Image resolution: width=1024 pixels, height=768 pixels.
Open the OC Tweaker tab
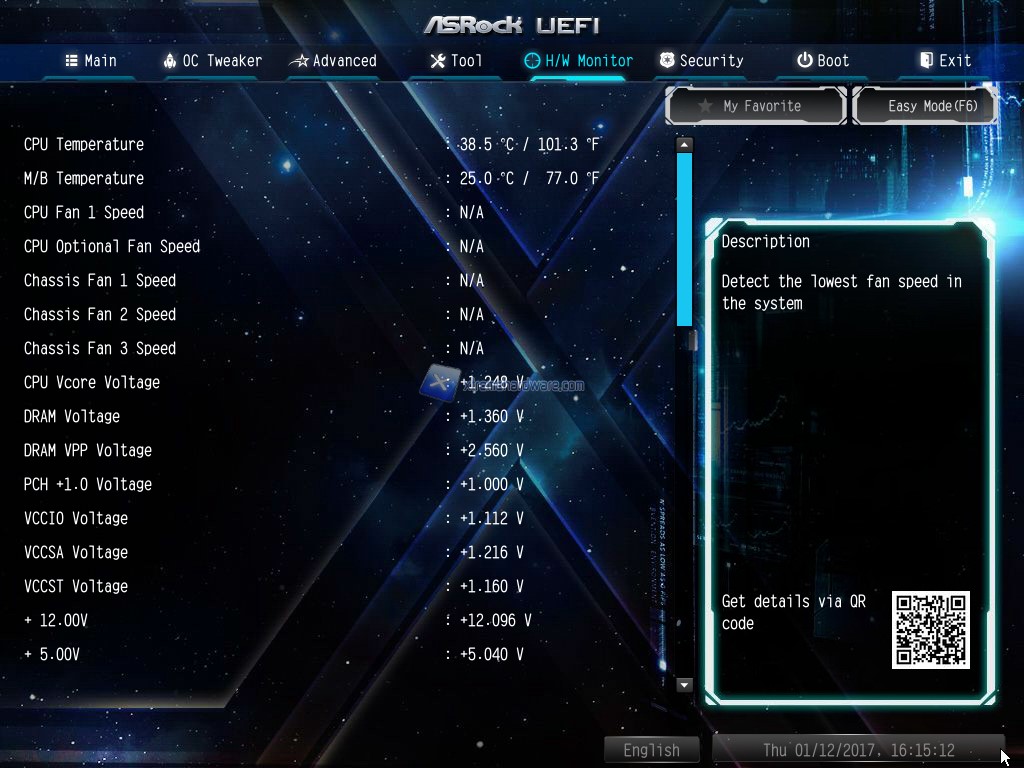click(x=212, y=61)
